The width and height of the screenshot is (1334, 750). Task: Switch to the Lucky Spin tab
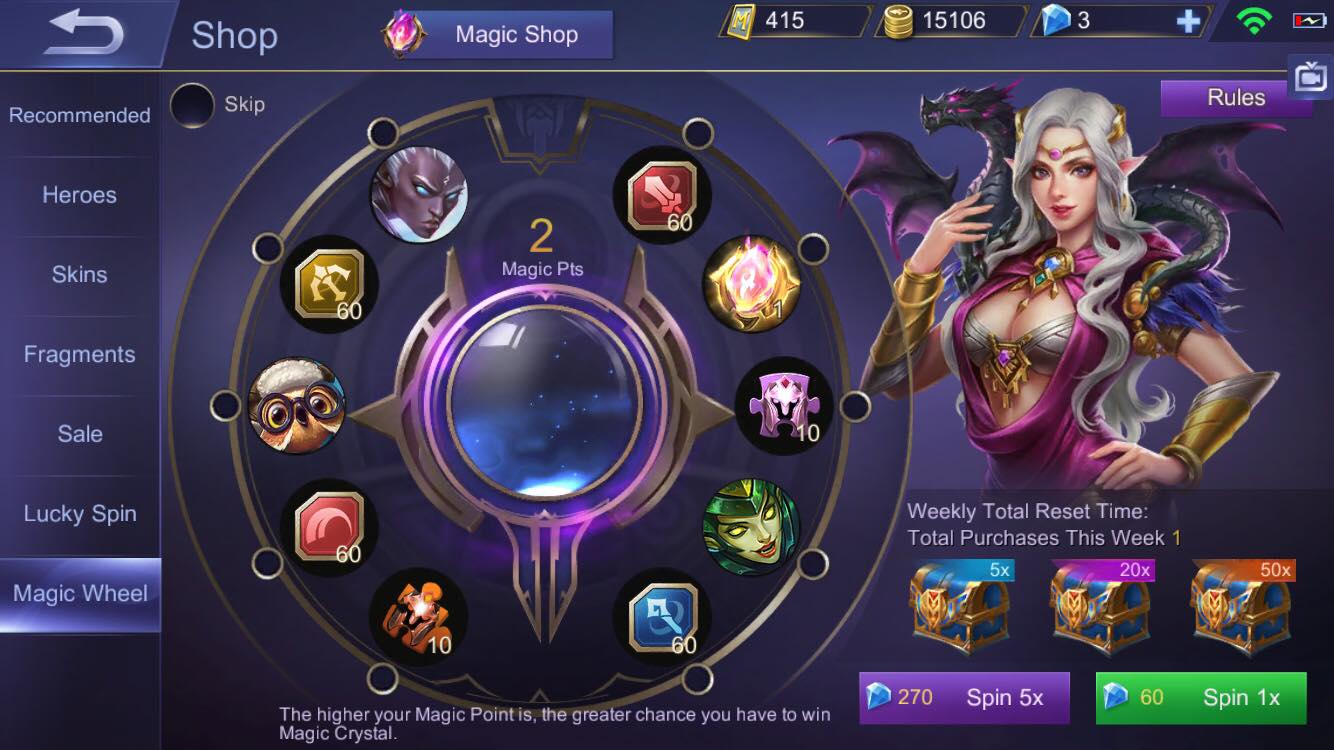click(x=78, y=513)
